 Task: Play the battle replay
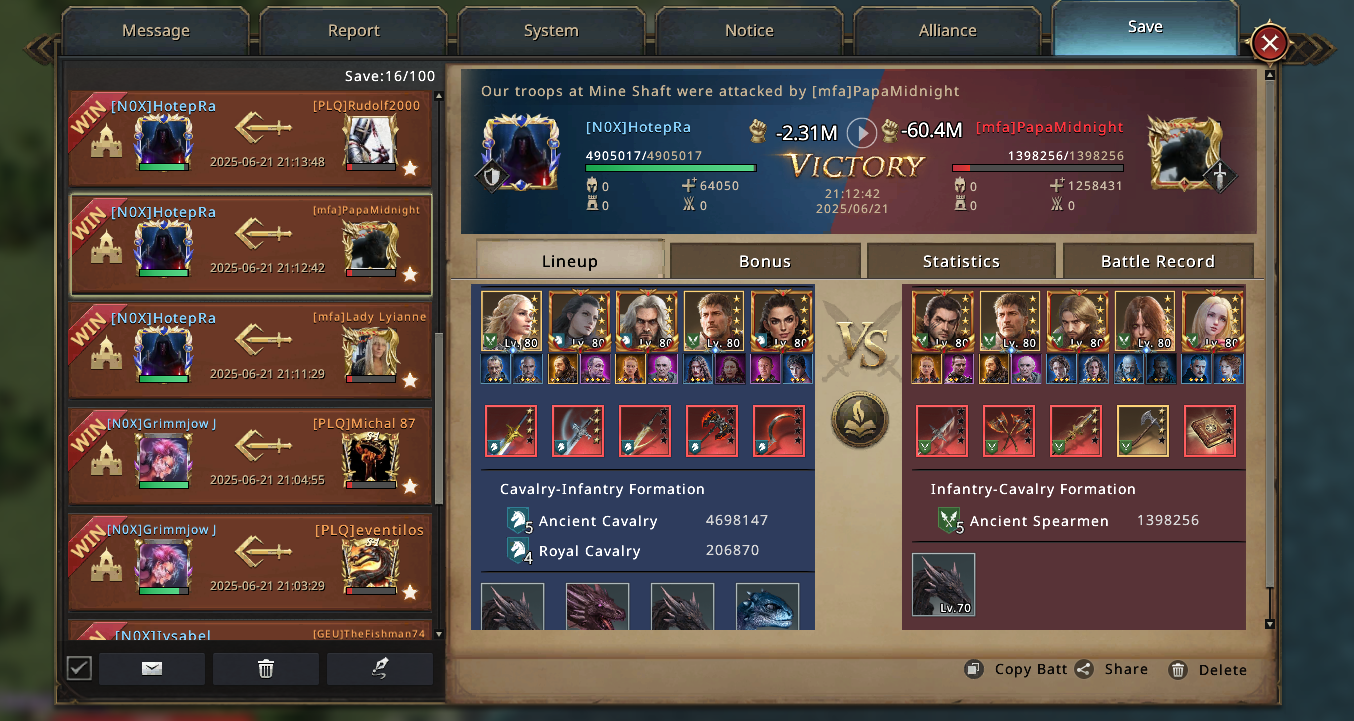coord(861,132)
